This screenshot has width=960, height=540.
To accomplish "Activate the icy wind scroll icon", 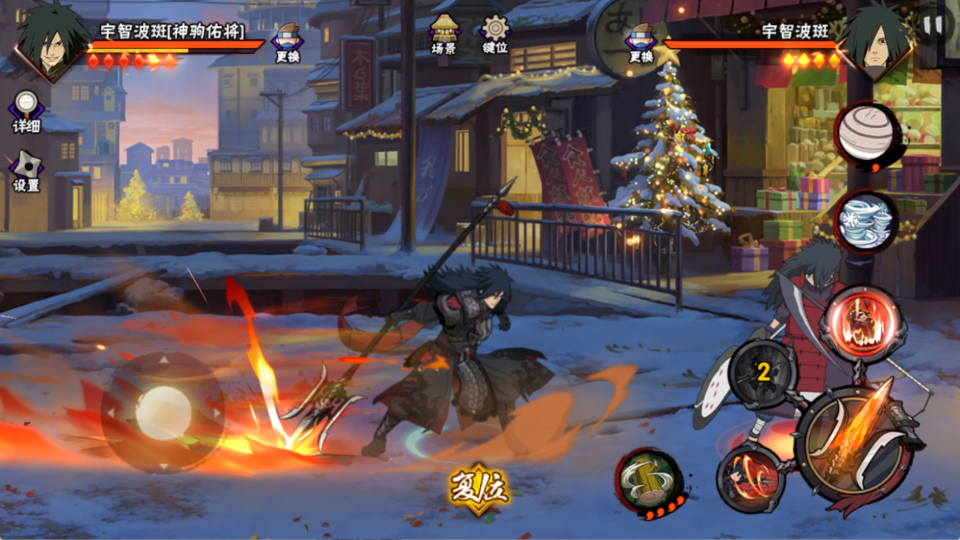I will pos(866,220).
